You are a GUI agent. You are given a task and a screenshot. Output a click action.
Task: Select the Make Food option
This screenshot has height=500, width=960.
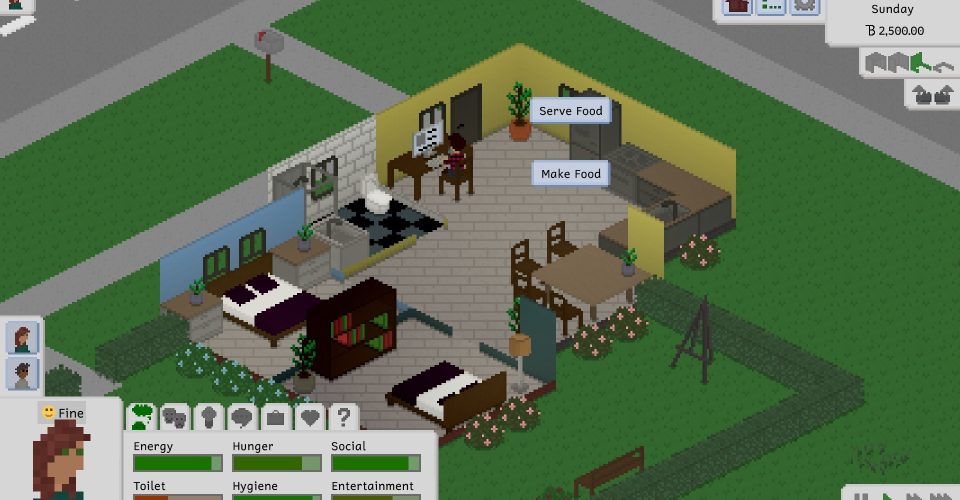tap(570, 174)
